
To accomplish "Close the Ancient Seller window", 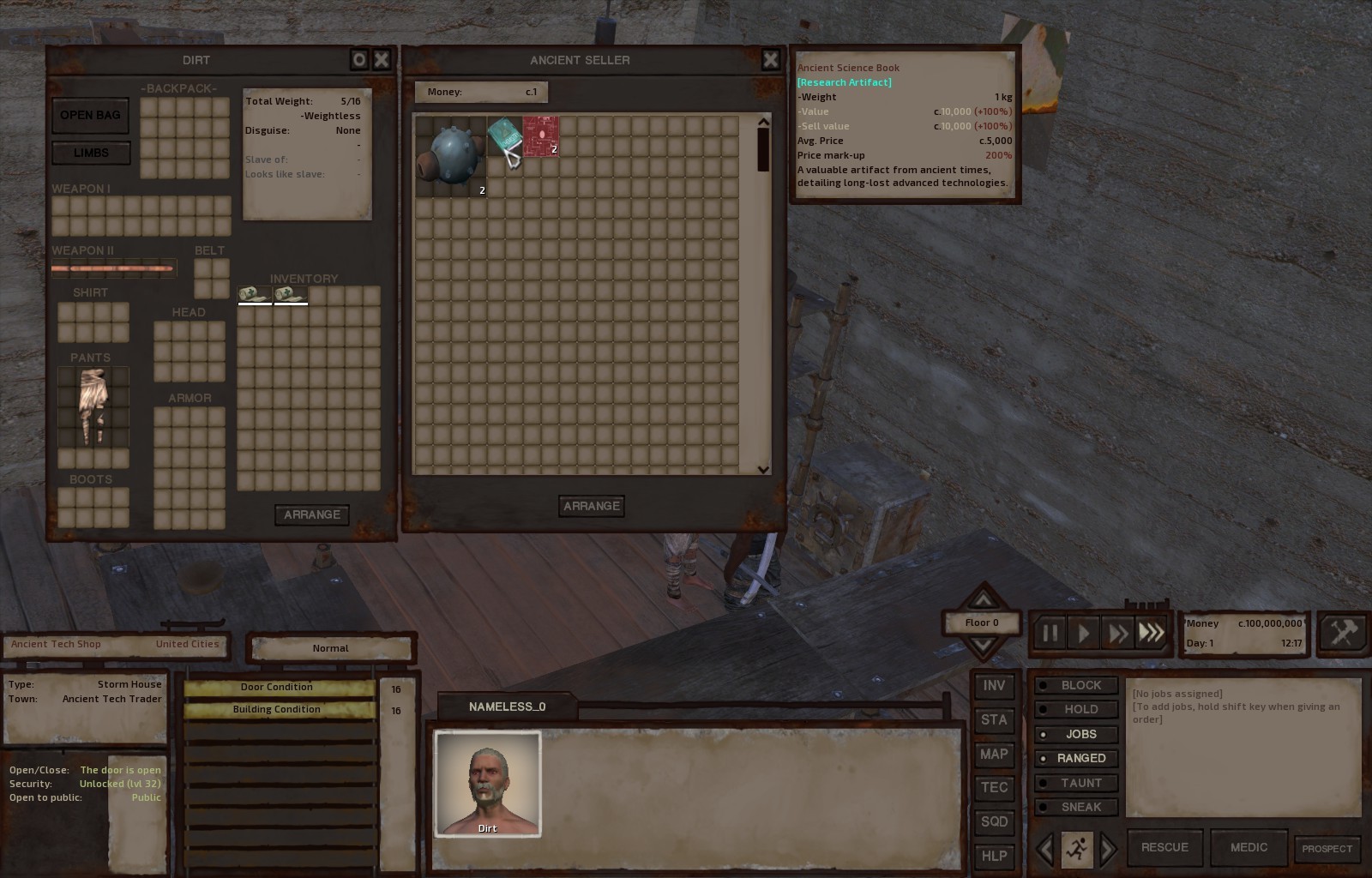I will [x=770, y=59].
